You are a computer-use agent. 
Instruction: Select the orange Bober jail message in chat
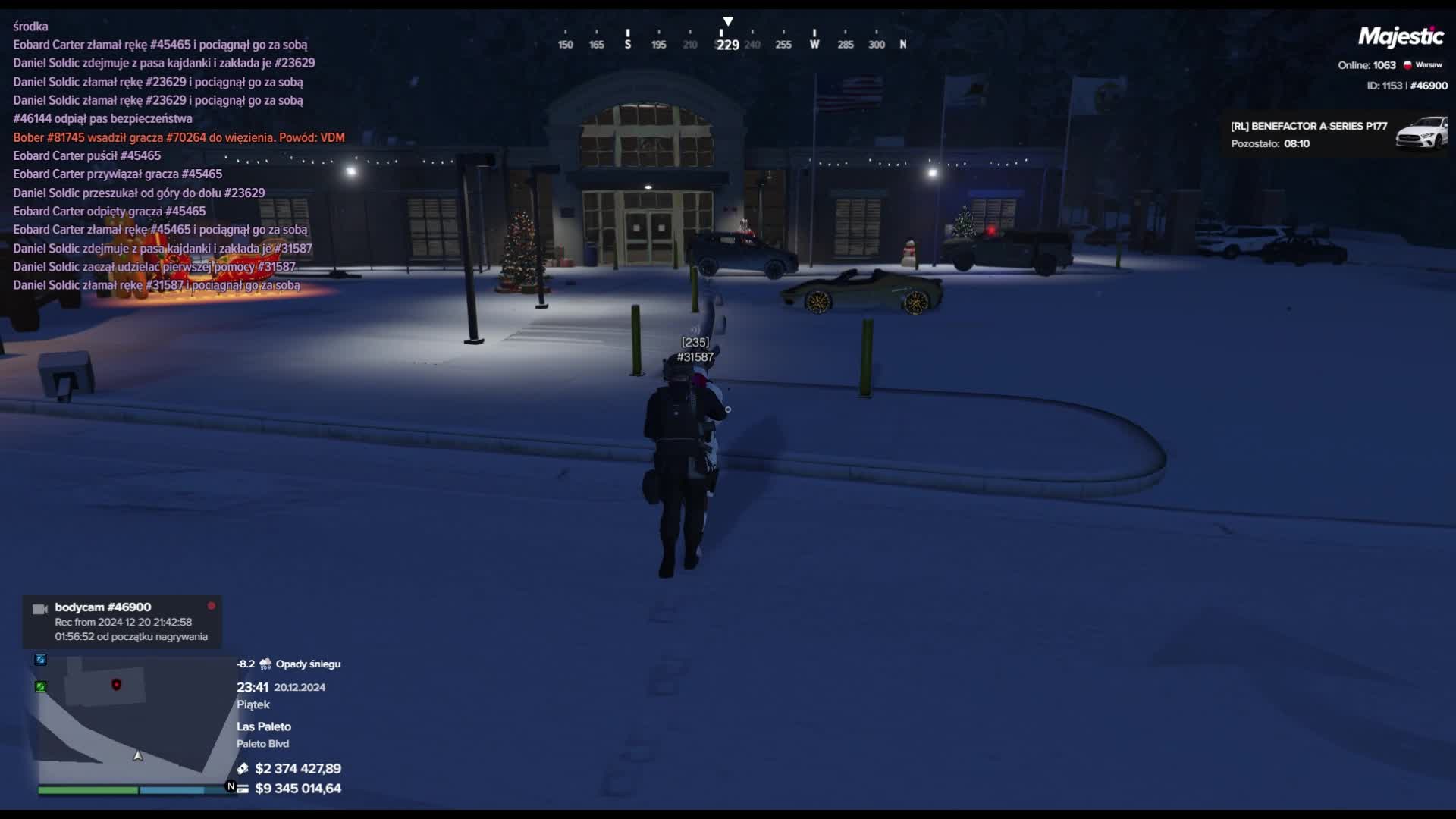(179, 137)
